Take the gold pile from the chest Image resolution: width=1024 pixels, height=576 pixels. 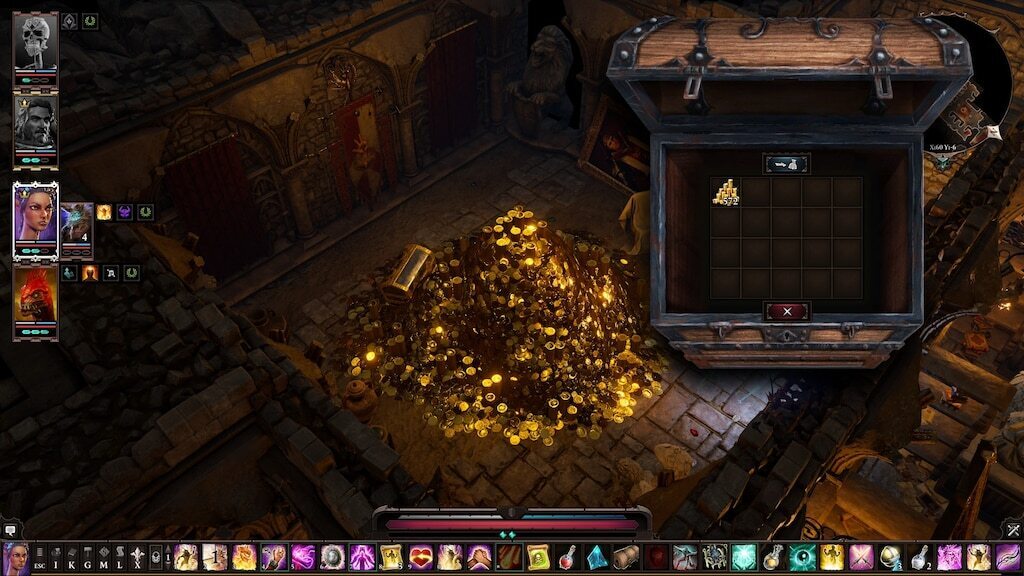[x=725, y=193]
